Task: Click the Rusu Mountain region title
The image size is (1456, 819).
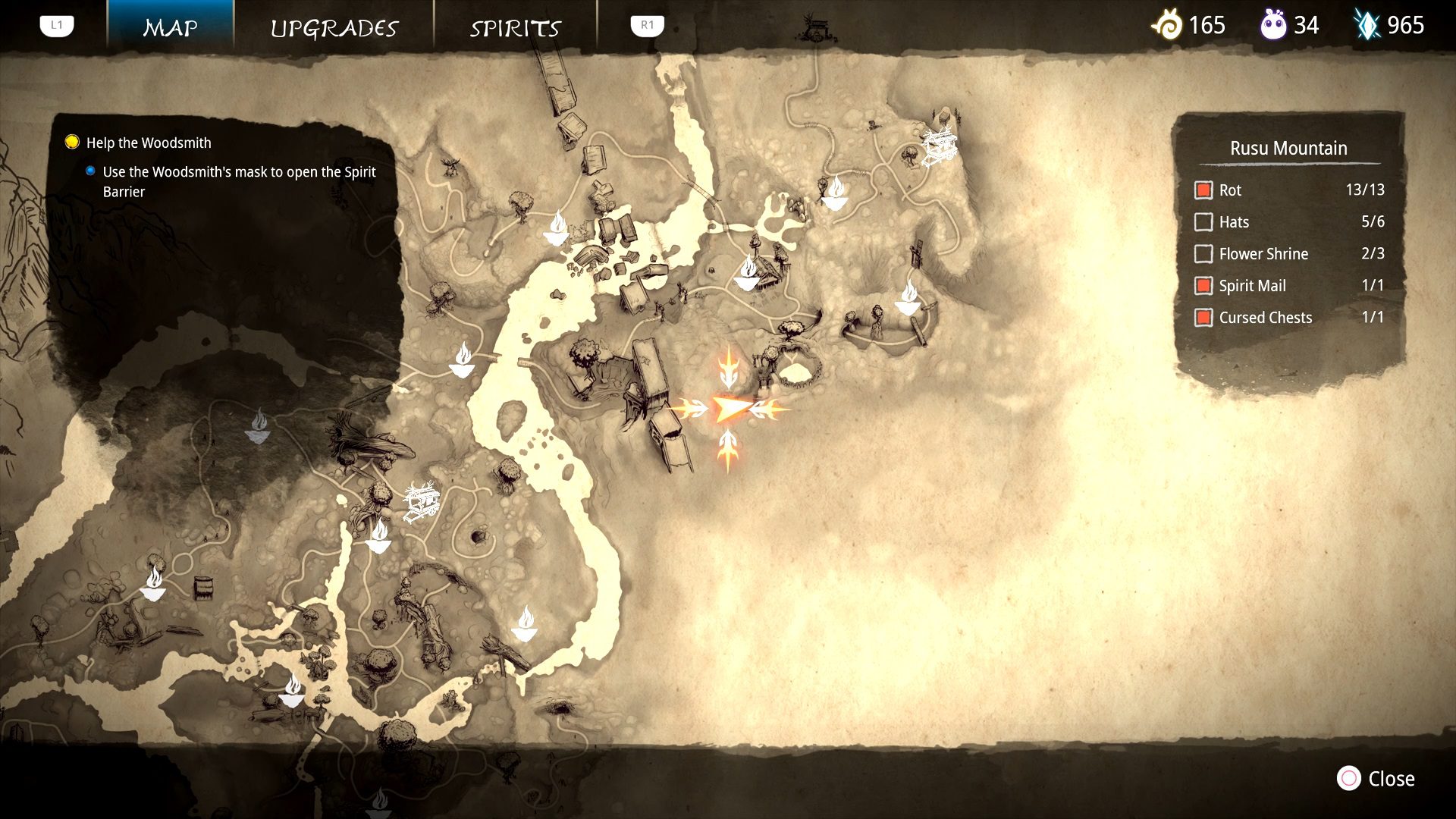Action: coord(1289,149)
